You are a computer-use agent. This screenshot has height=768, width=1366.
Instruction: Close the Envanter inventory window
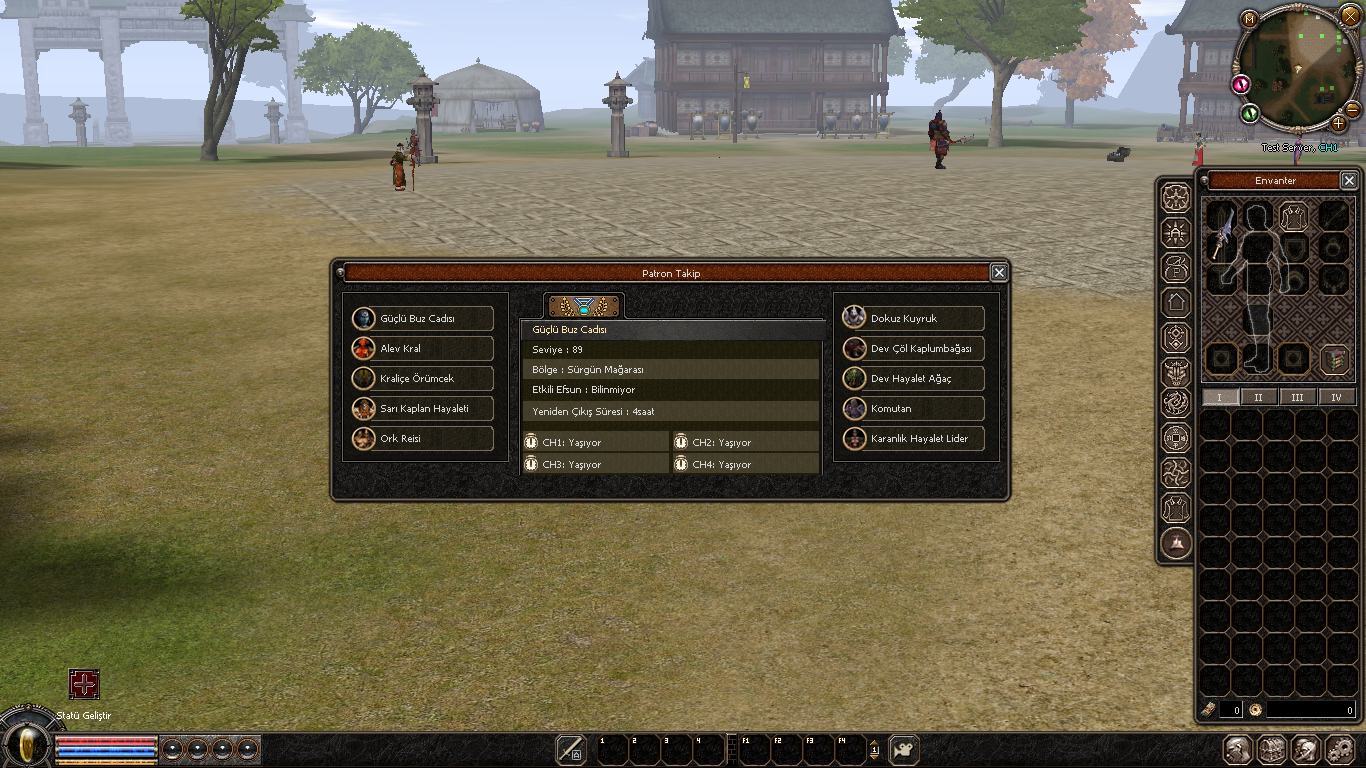point(1349,181)
